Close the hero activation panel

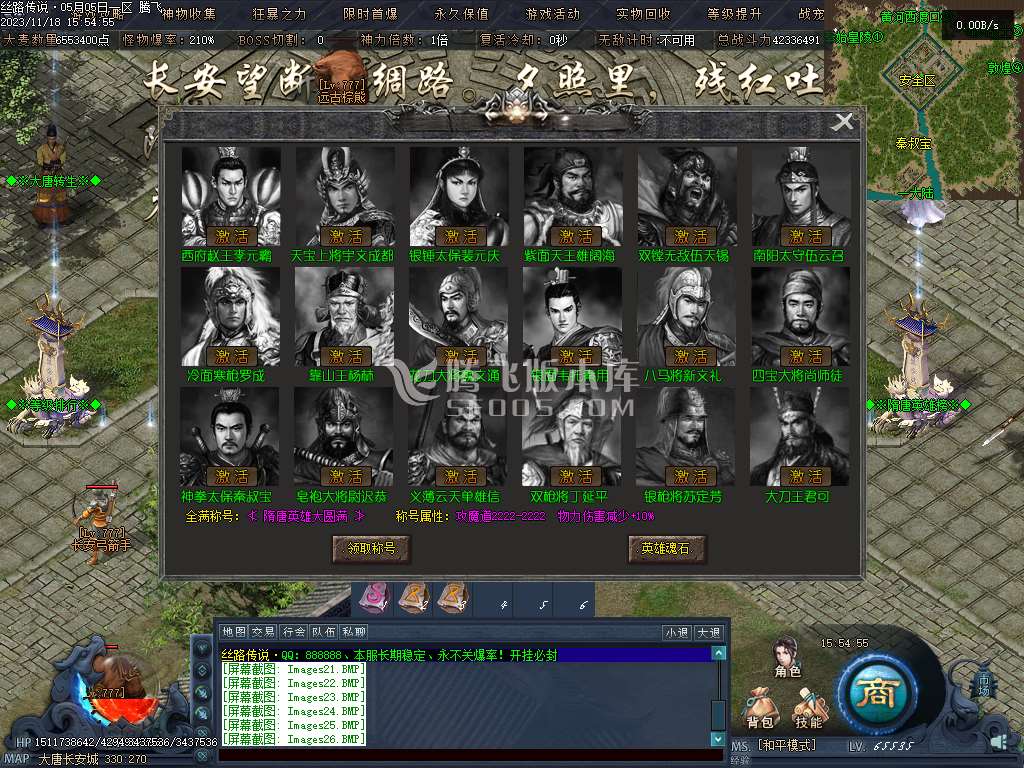coord(844,122)
